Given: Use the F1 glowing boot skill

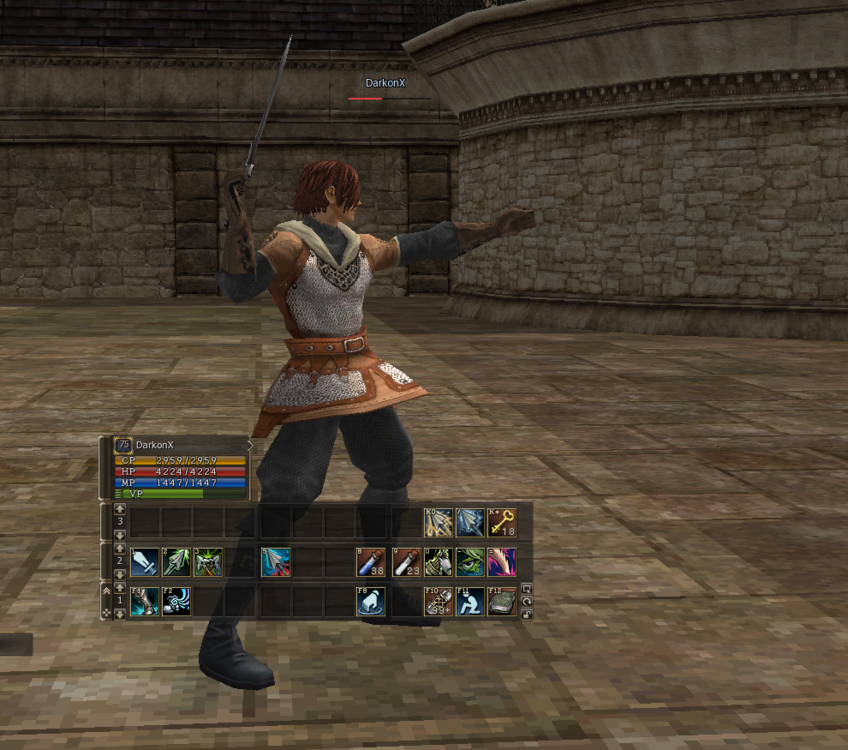Looking at the screenshot, I should [144, 601].
